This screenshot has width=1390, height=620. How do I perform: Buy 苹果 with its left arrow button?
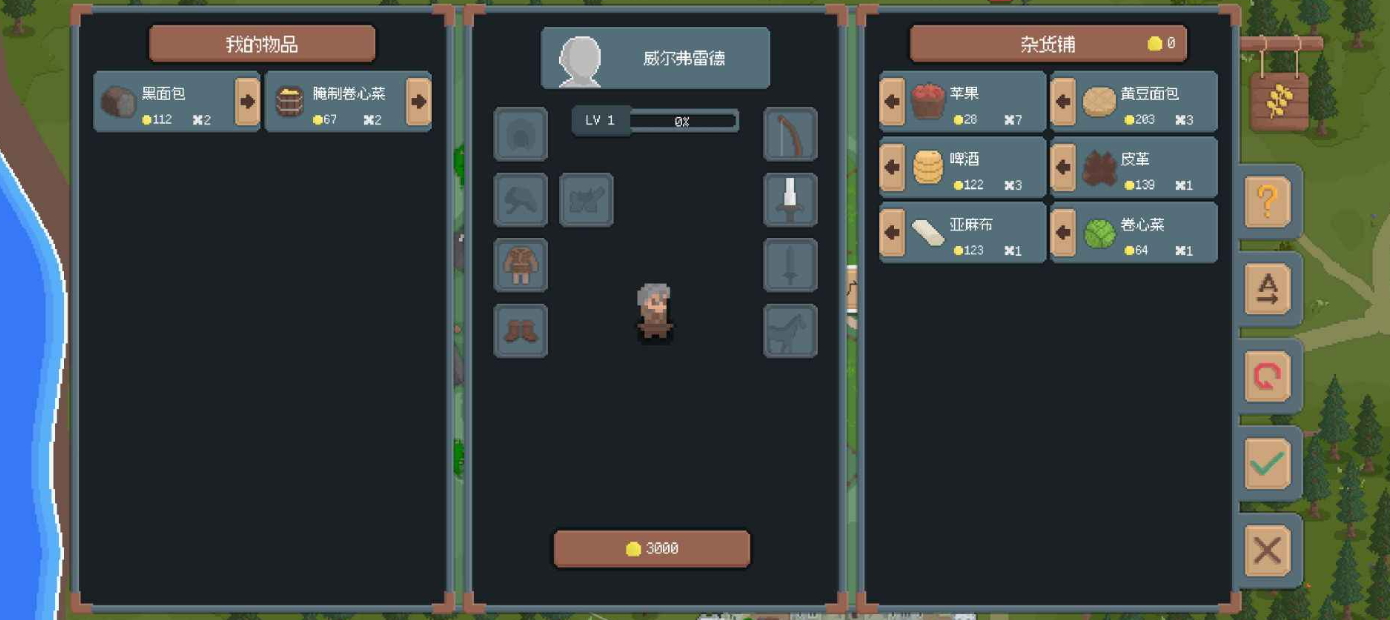892,101
